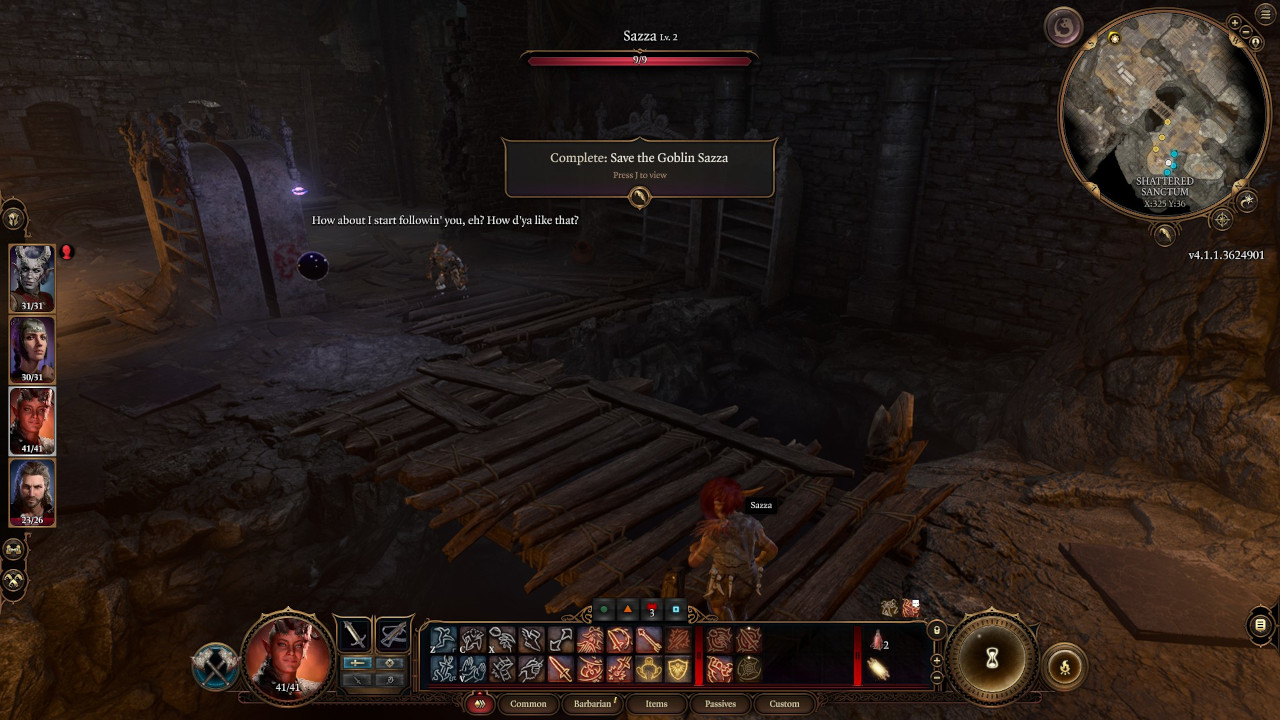The width and height of the screenshot is (1280, 720).
Task: Click the crossed axes class icon
Action: 215,667
